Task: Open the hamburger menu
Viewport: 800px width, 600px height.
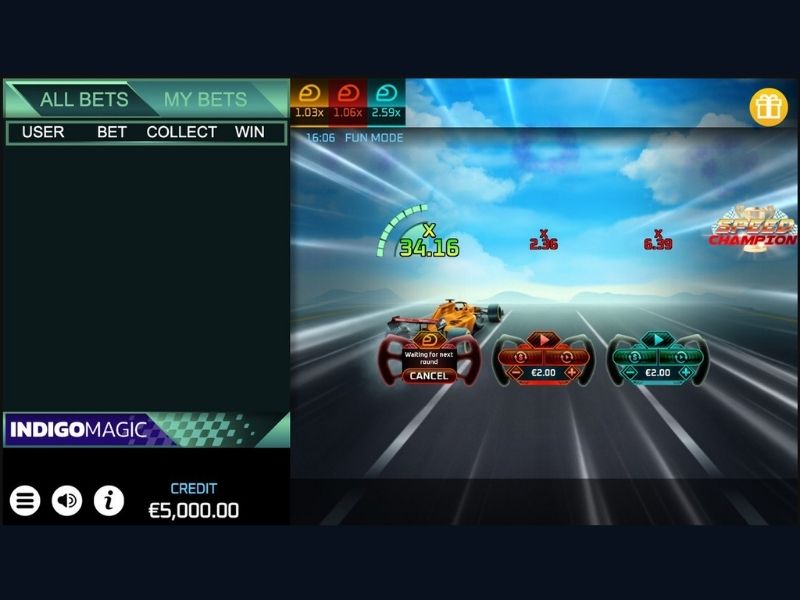Action: pos(25,500)
